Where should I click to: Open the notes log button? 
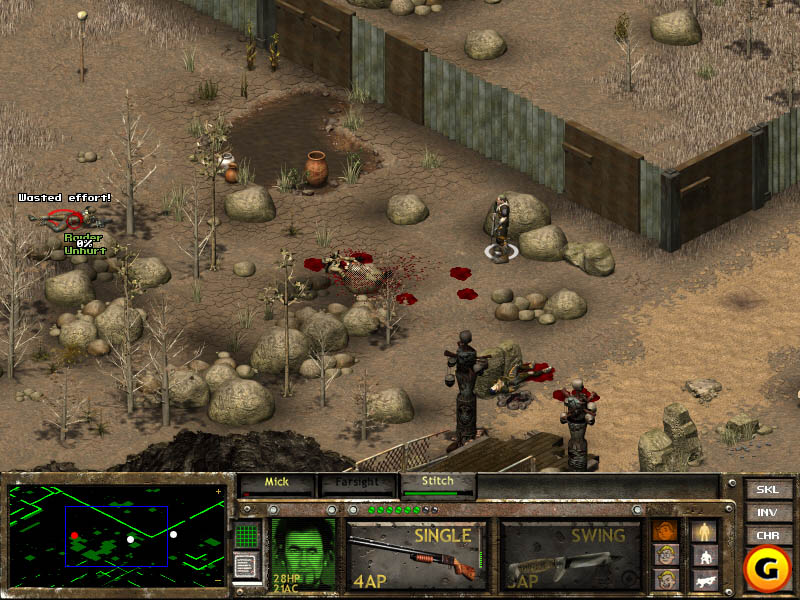point(247,566)
